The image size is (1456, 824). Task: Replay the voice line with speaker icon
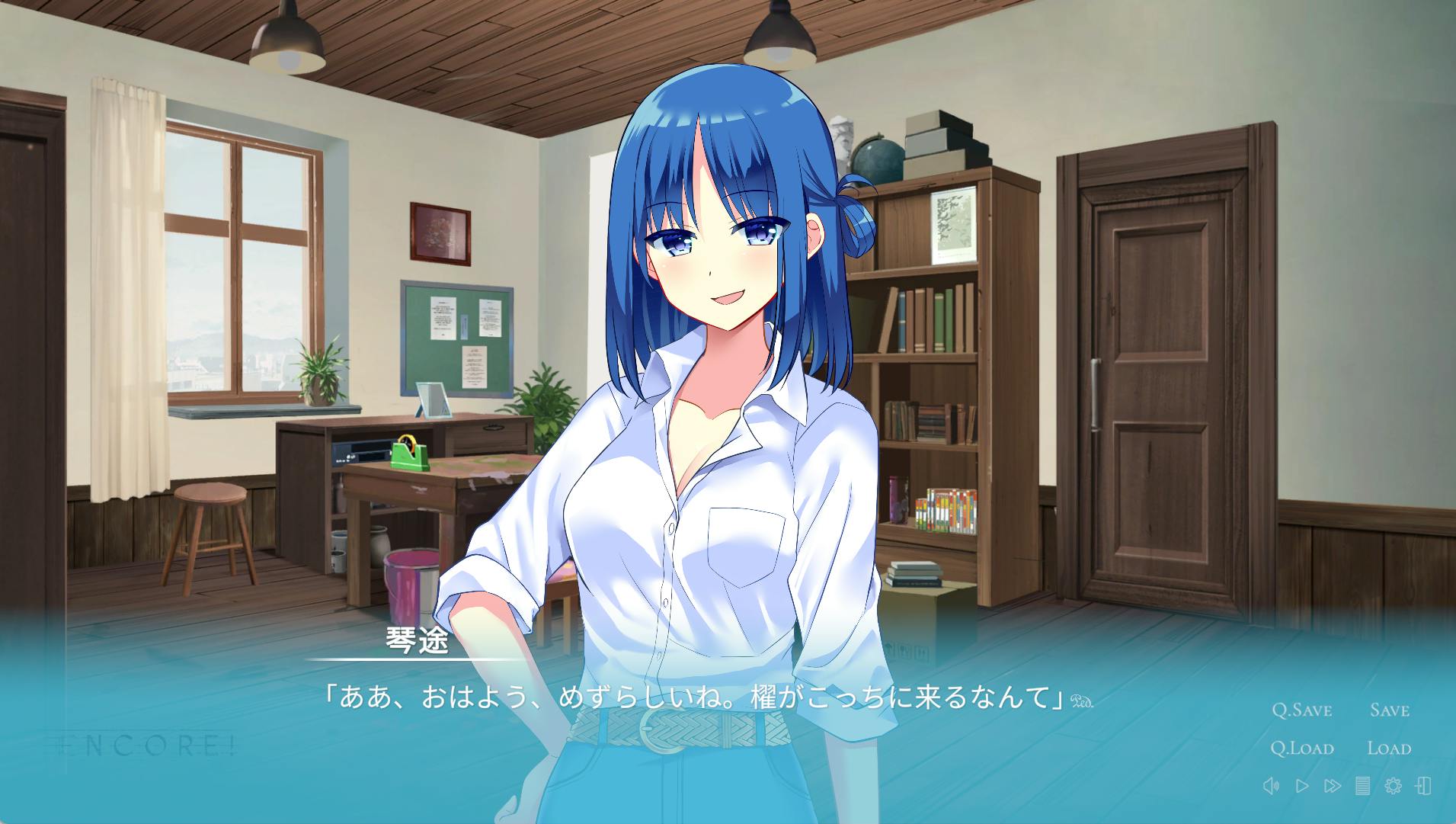pyautogui.click(x=1270, y=786)
